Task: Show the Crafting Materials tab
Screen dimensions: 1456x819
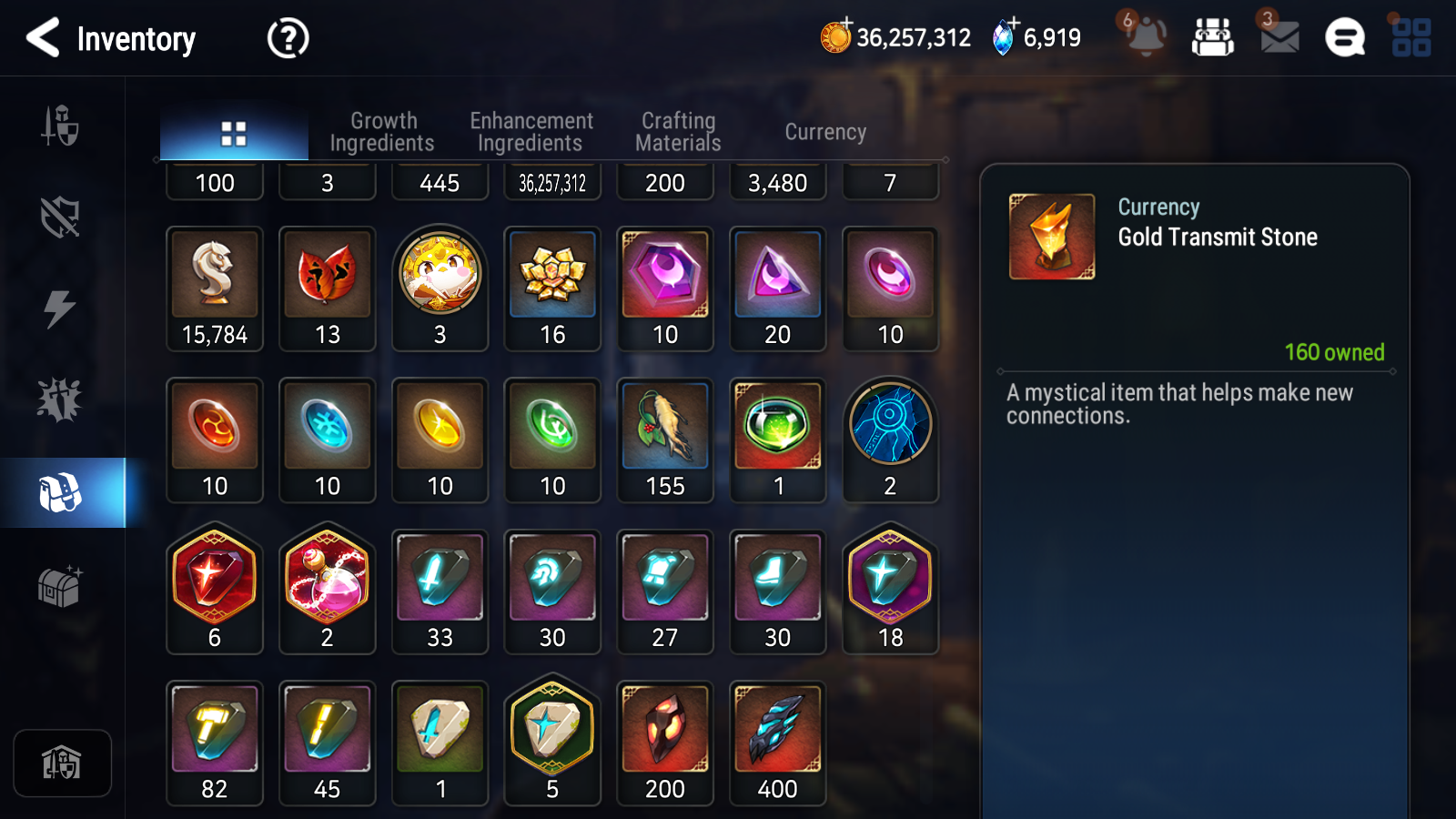Action: click(x=678, y=132)
